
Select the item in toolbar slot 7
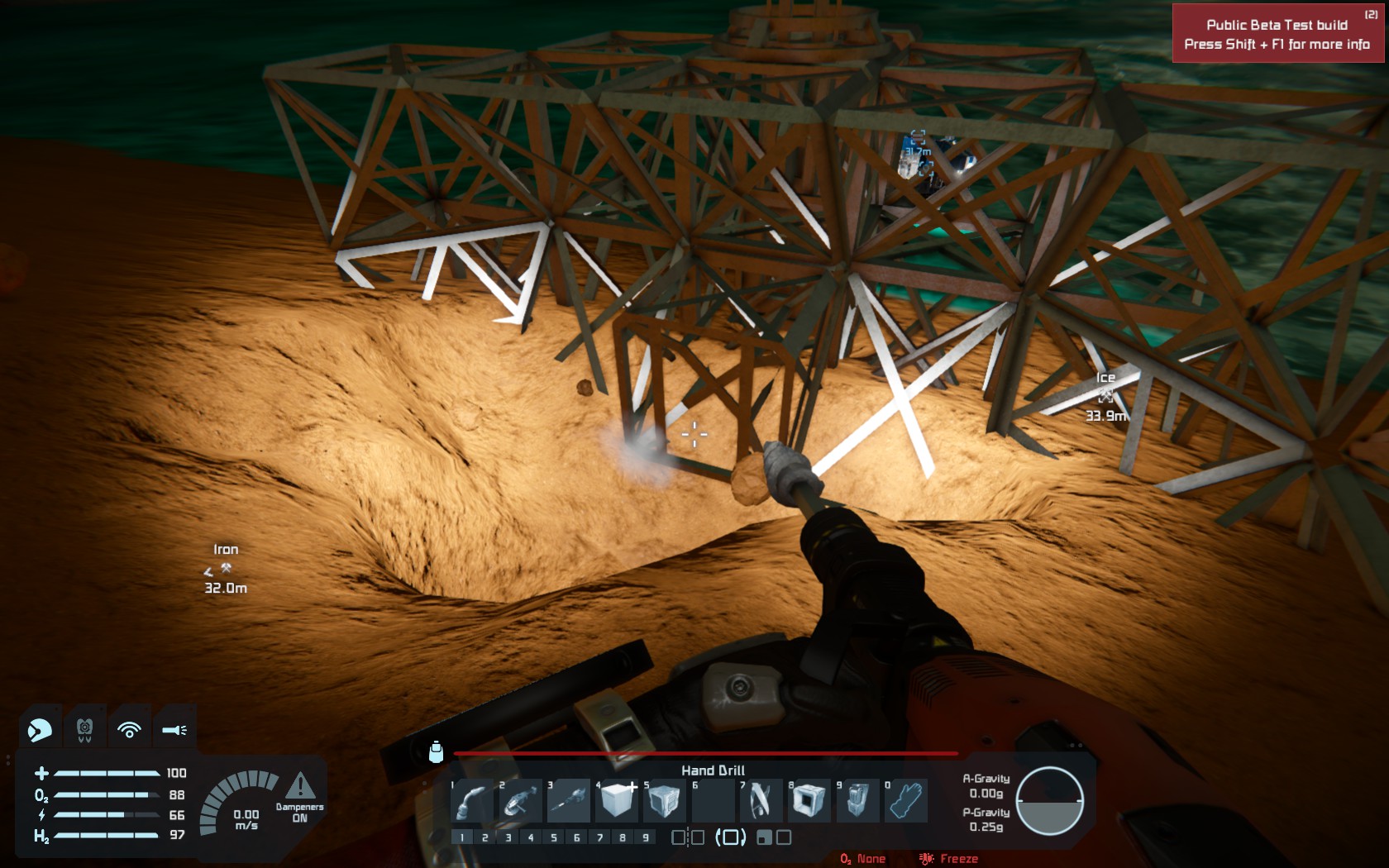[761, 800]
